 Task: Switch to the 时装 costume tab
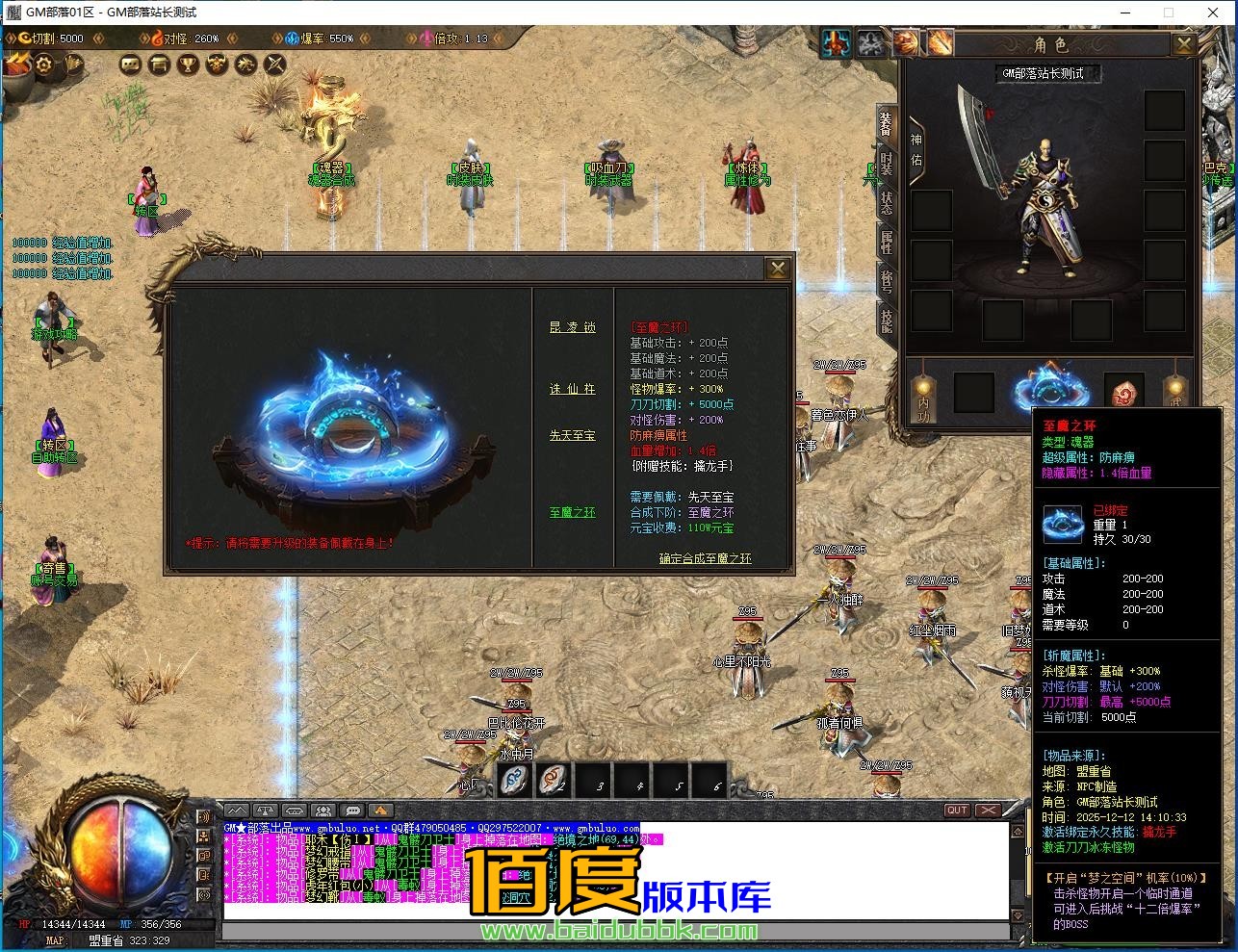(x=887, y=163)
